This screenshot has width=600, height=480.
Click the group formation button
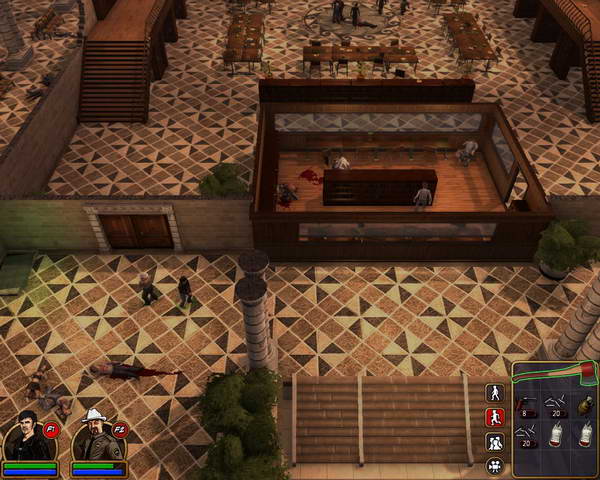click(x=494, y=441)
